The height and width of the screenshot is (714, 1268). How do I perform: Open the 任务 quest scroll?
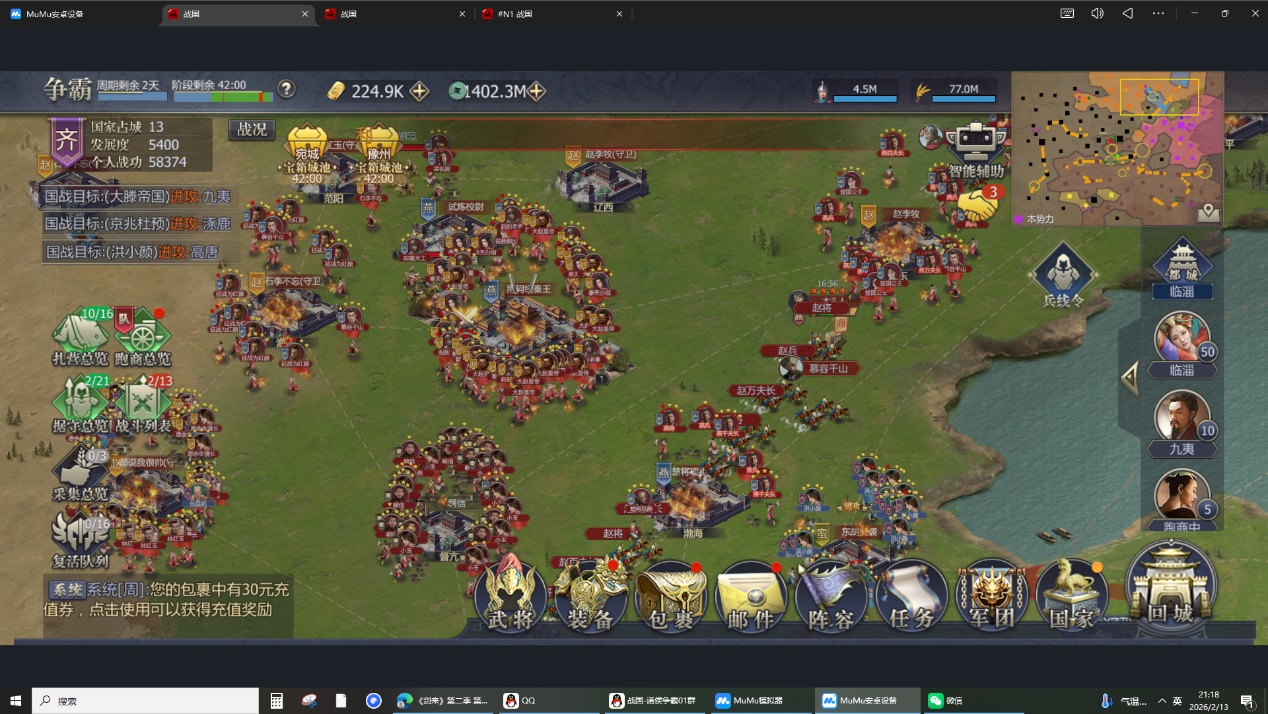[911, 596]
